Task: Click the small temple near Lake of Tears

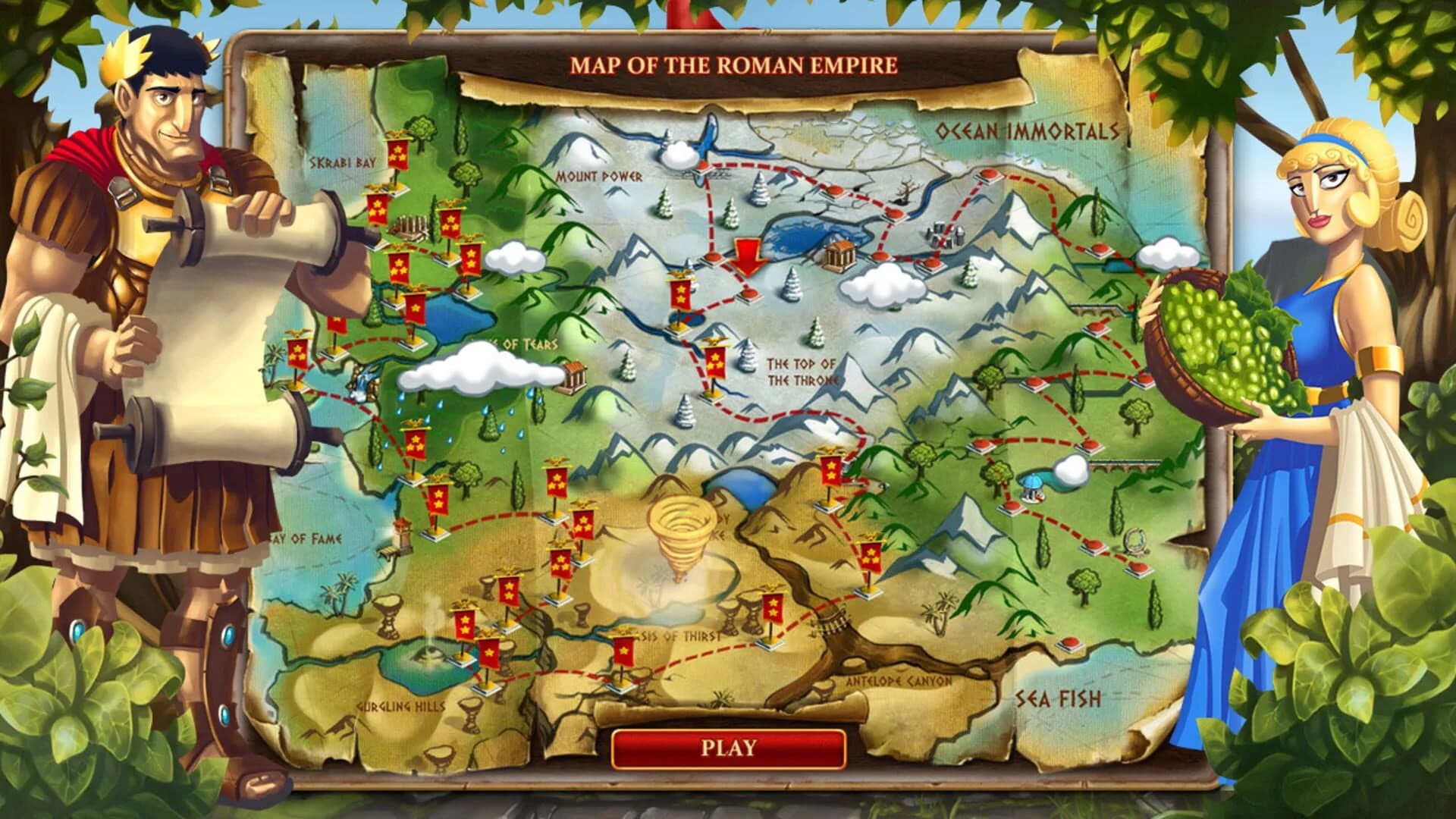Action: [x=576, y=375]
